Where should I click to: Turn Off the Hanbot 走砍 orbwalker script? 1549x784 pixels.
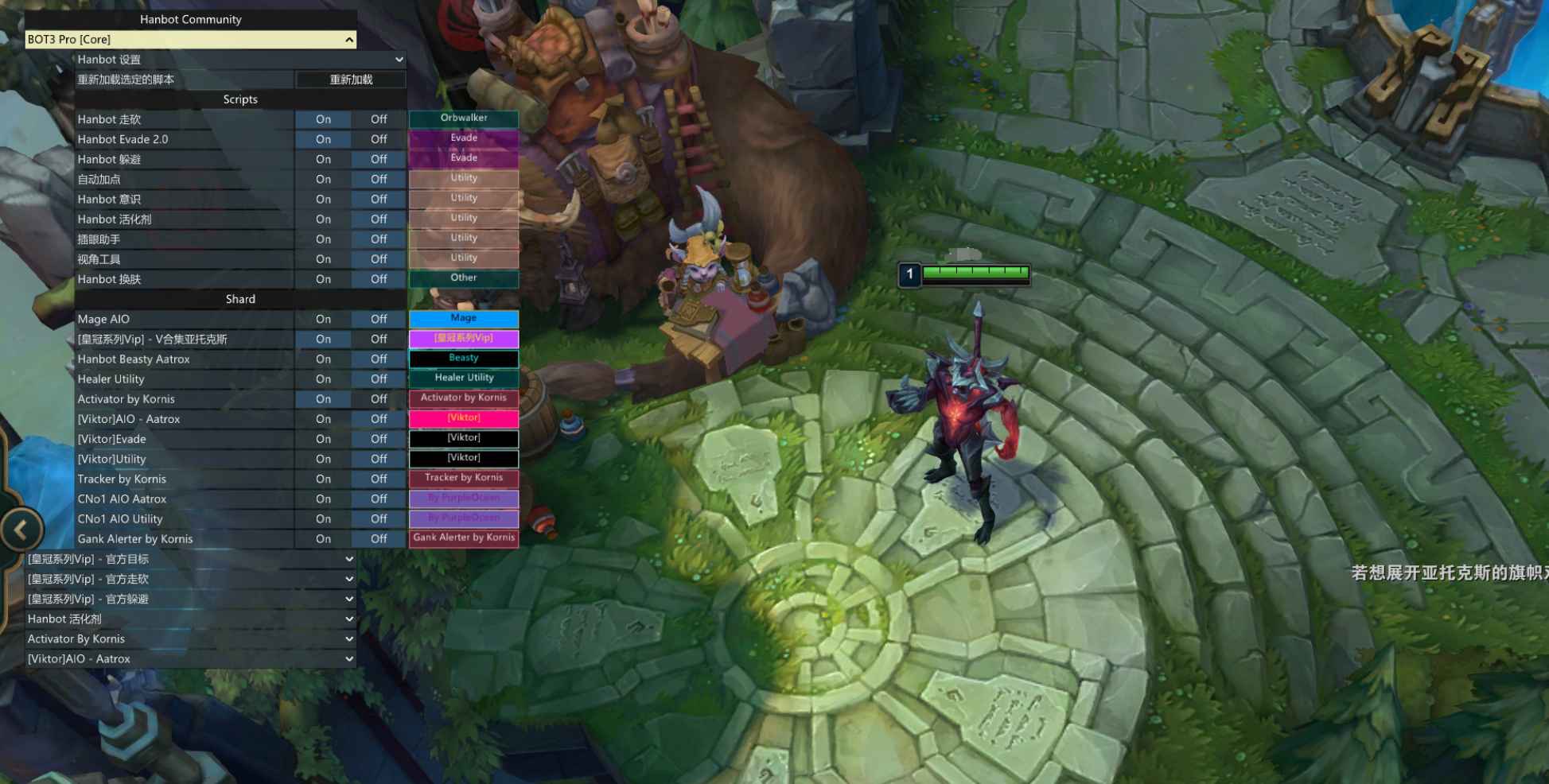379,119
